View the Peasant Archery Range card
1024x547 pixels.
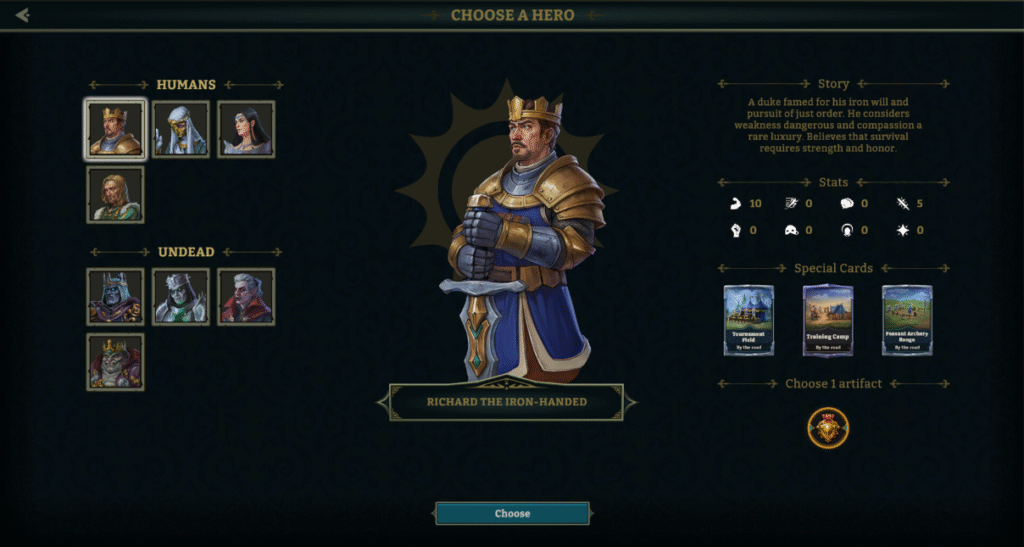click(907, 320)
